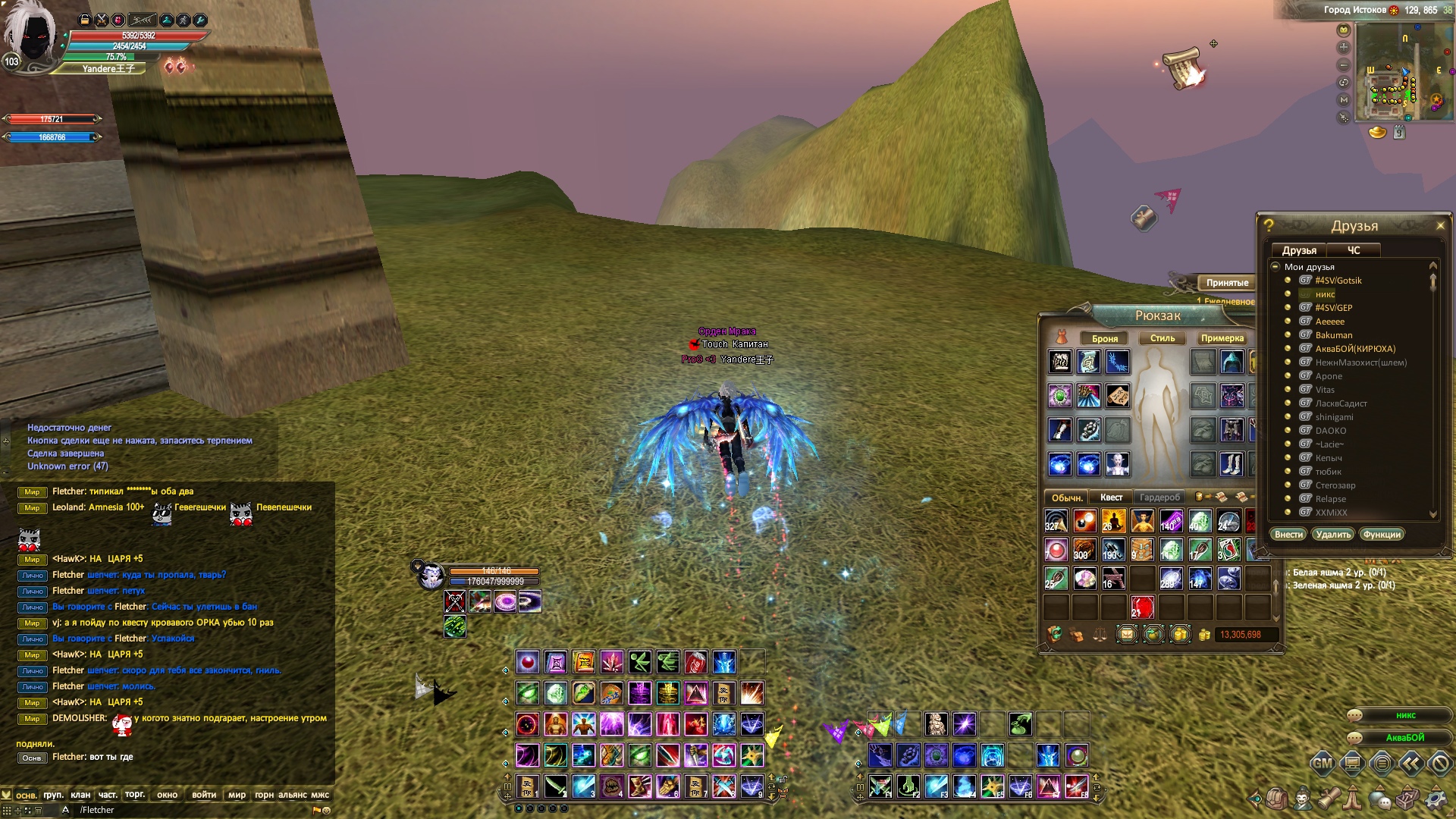Open the АкваБОЙ chat bubble notification
The height and width of the screenshot is (819, 1456).
tap(1404, 738)
